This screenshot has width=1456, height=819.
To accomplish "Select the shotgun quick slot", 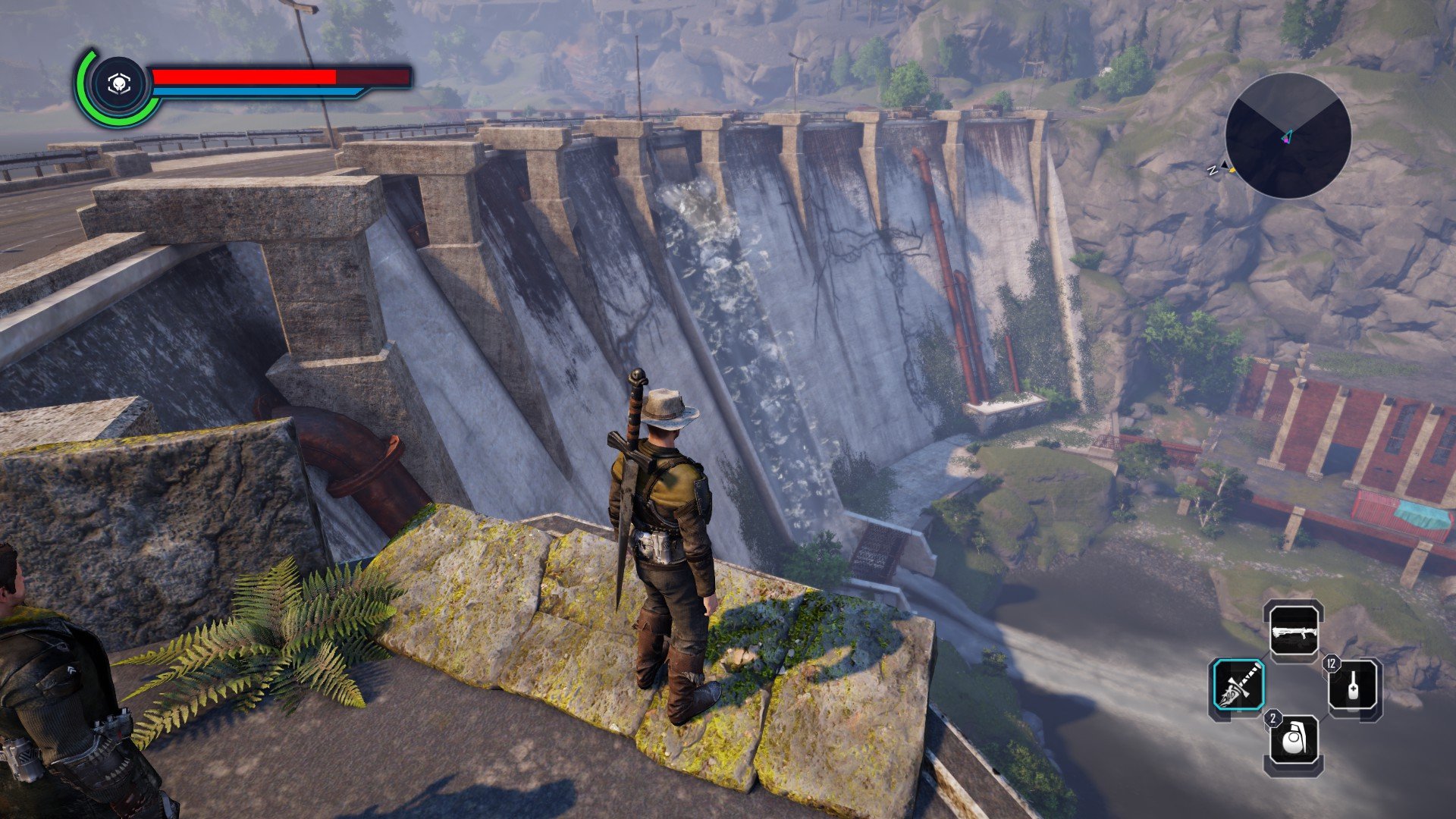I will point(1294,631).
